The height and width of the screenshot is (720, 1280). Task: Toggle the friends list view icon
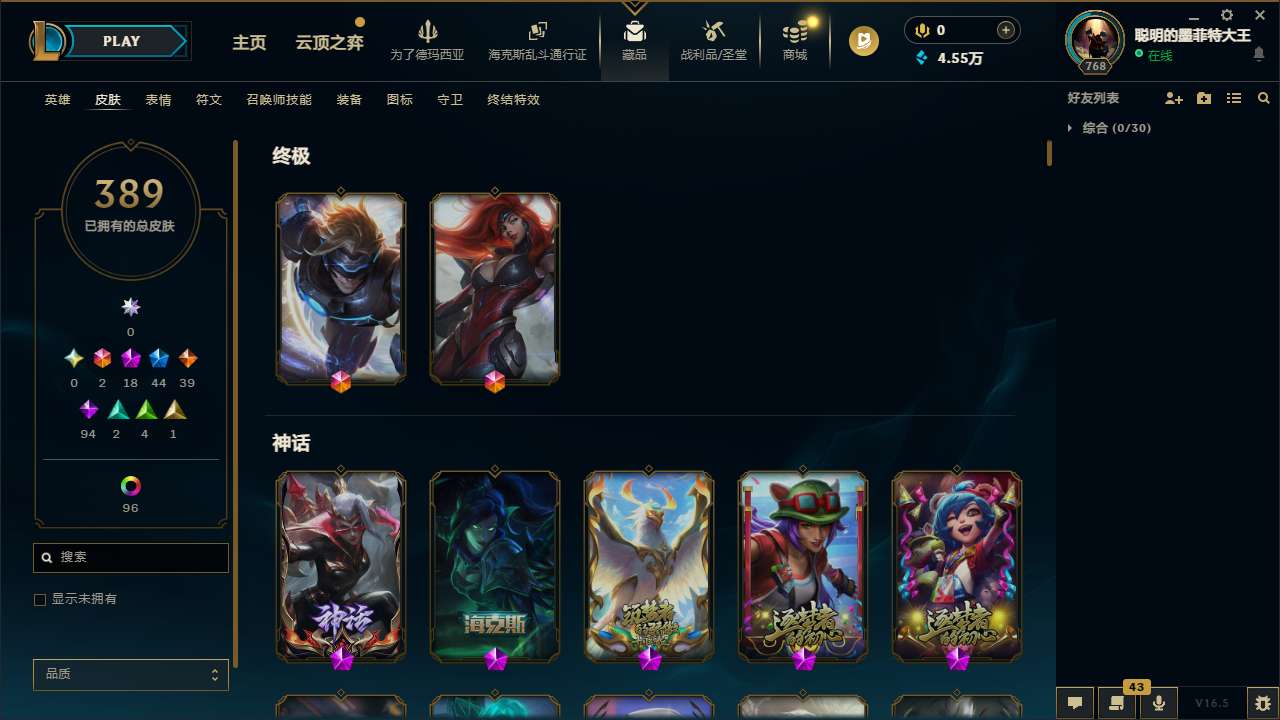tap(1234, 98)
